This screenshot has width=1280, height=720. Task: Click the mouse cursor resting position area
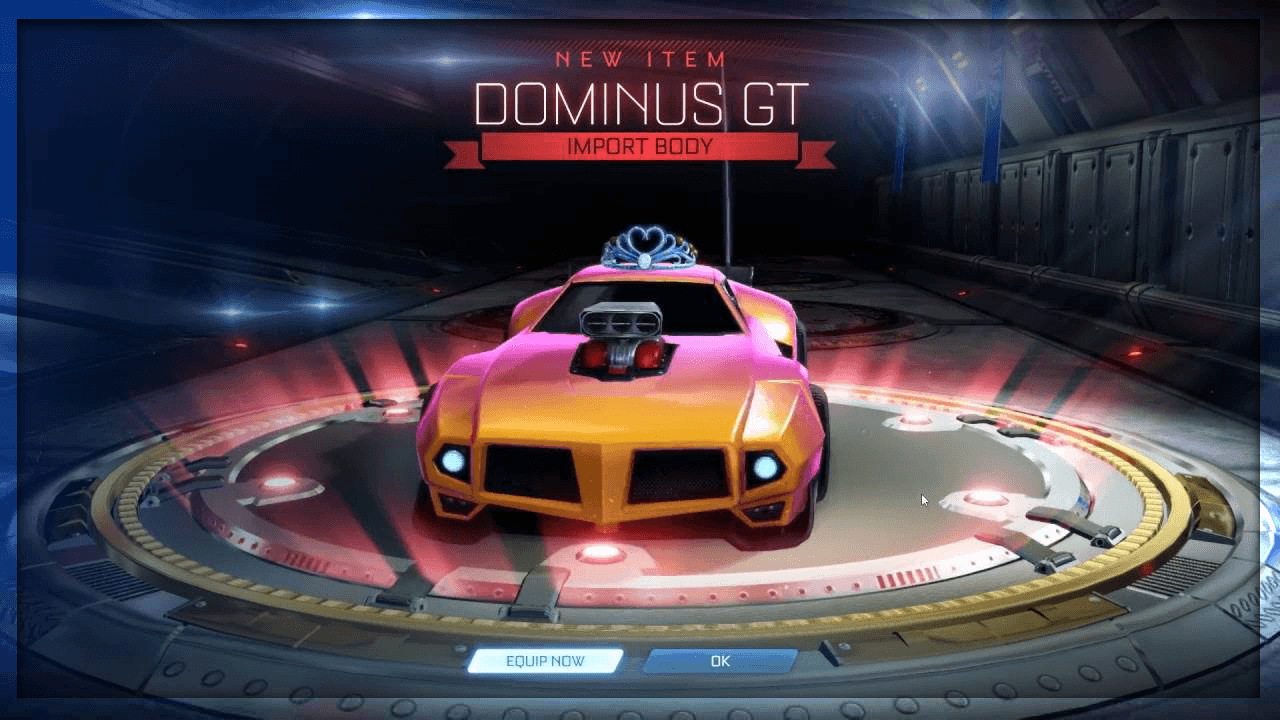[923, 497]
